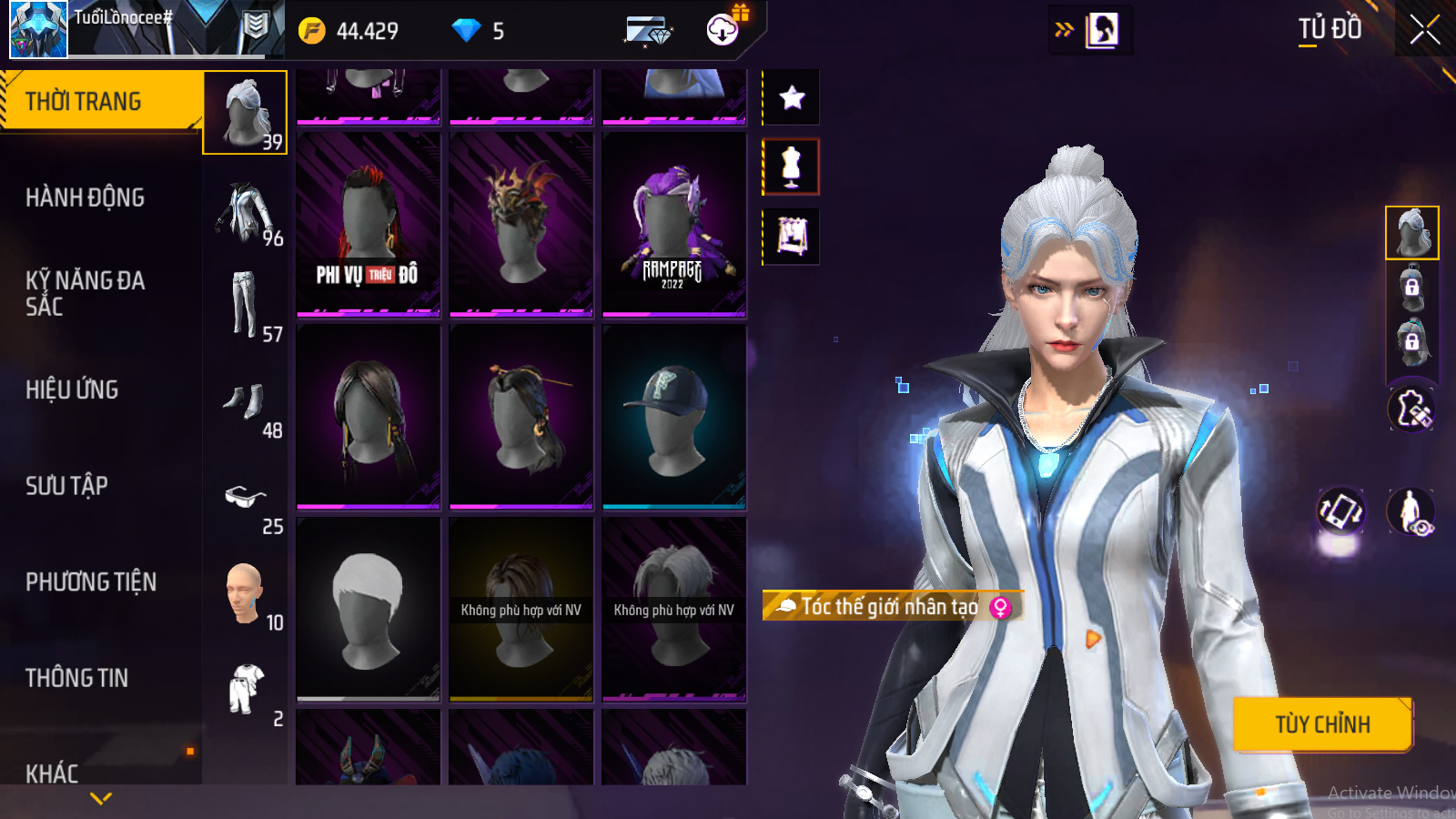Expand more categories with the down arrow

tap(101, 798)
